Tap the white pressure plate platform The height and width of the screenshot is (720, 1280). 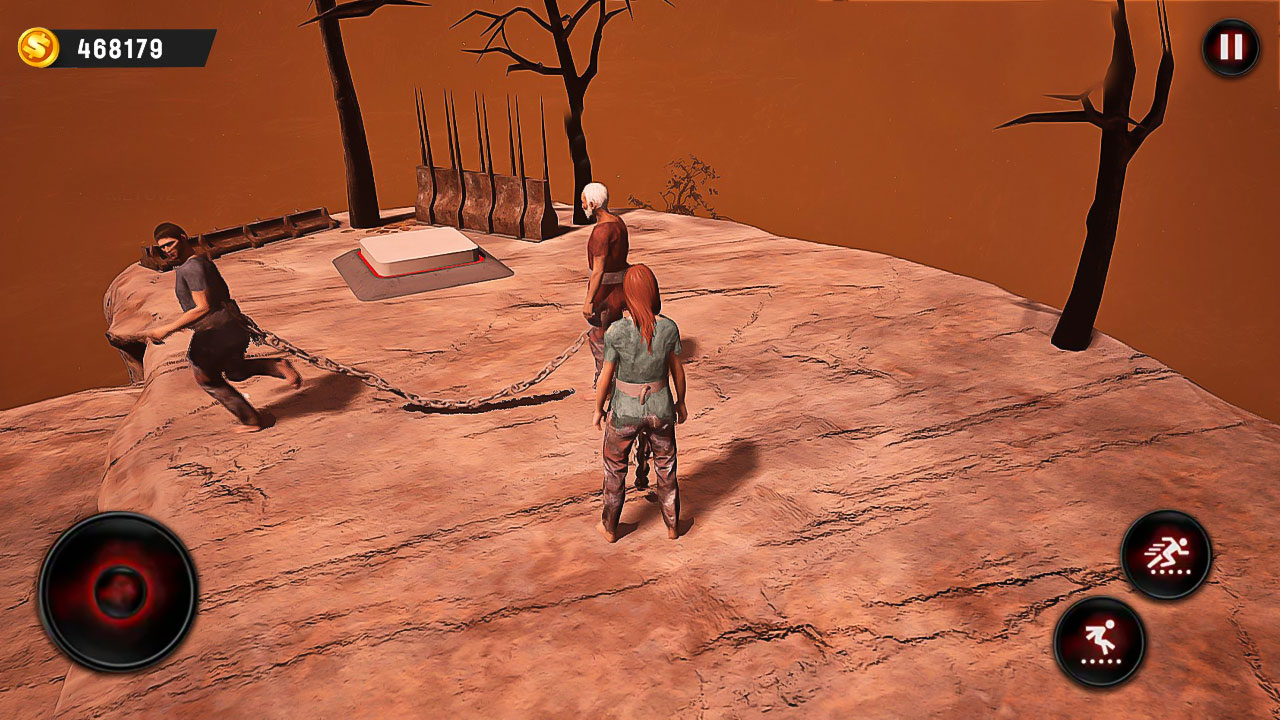coord(420,250)
